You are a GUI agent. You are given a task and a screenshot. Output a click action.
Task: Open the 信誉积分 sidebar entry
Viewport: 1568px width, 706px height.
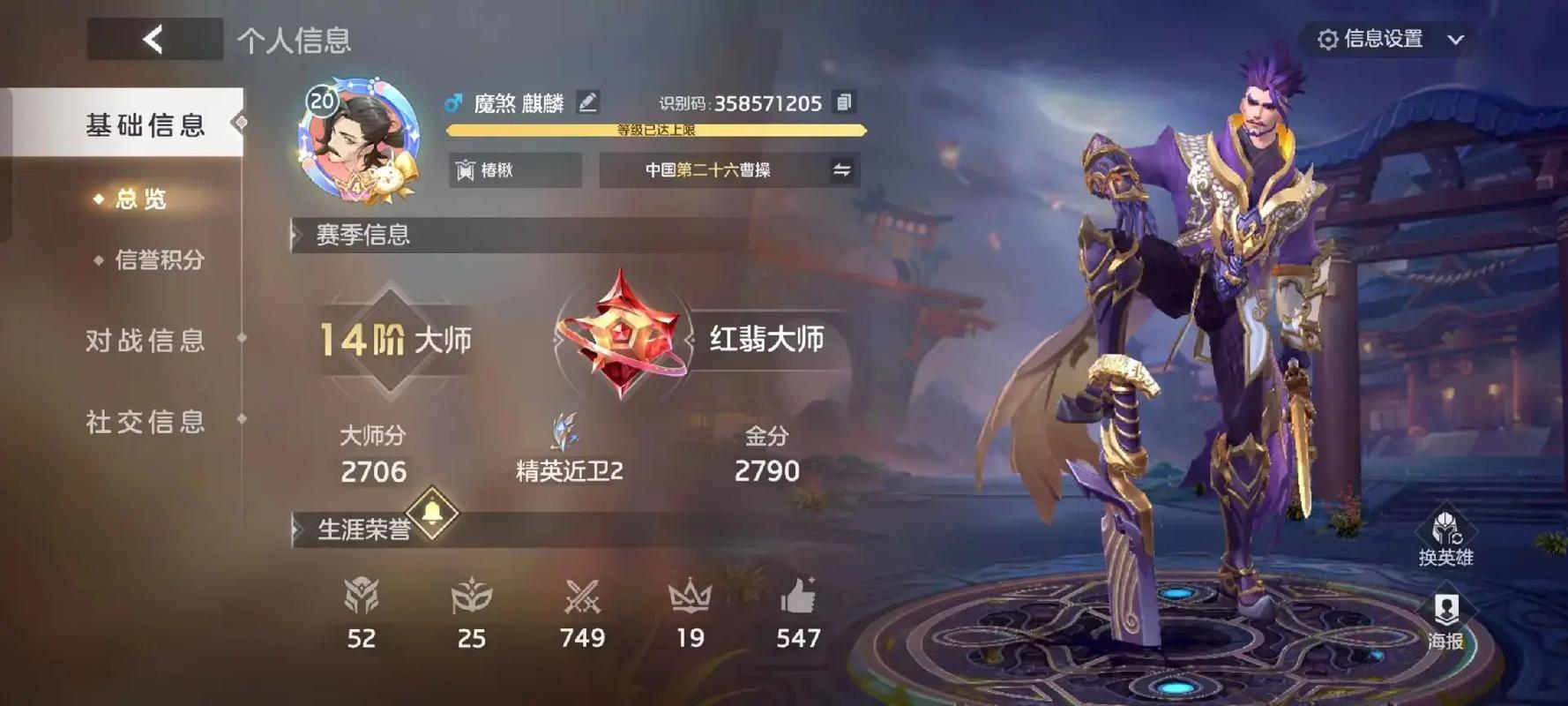coord(159,260)
